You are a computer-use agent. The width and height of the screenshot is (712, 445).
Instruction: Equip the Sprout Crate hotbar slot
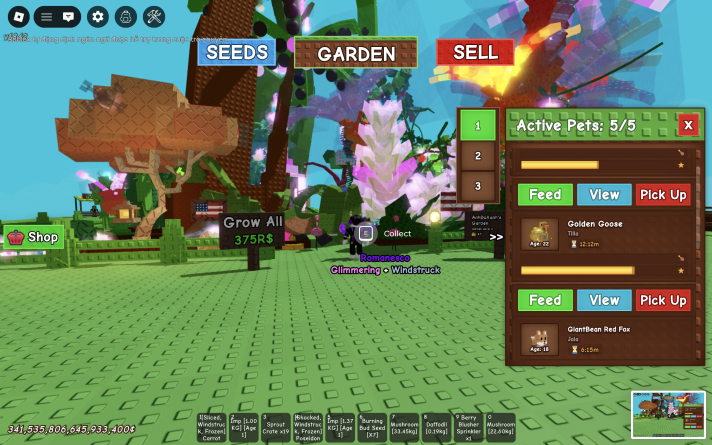tap(276, 428)
